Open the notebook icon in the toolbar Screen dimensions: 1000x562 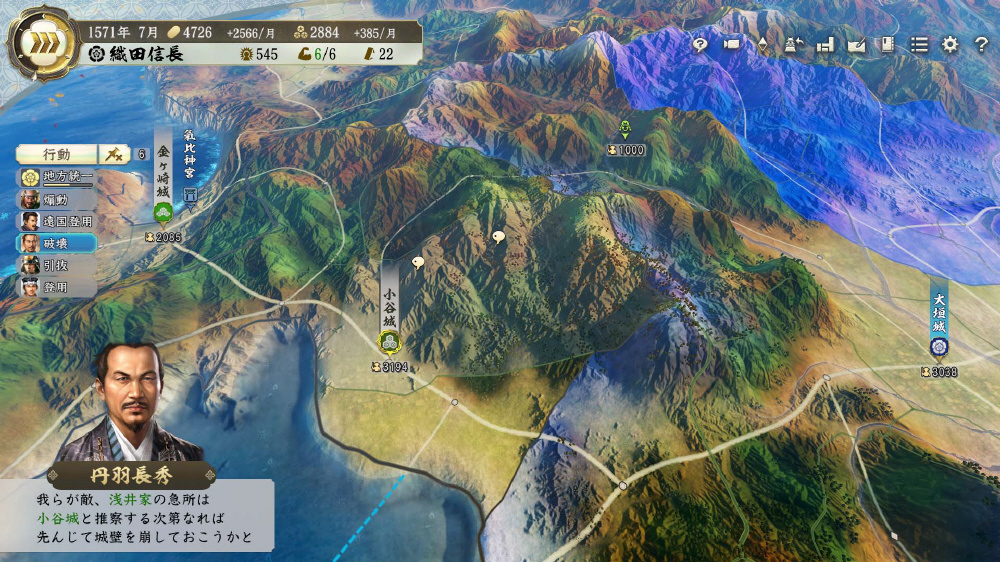[886, 45]
